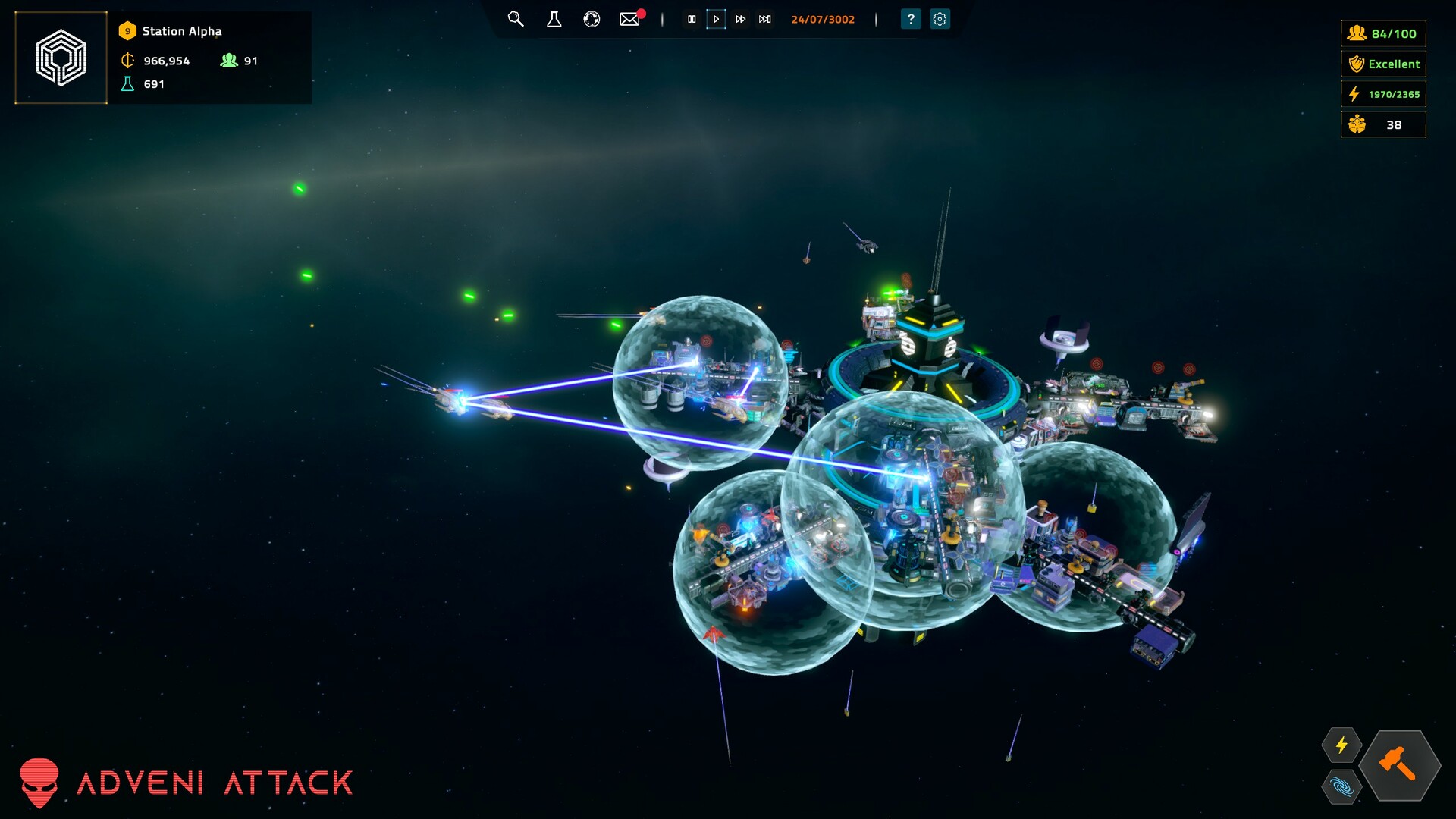This screenshot has height=819, width=1456.
Task: Click the energy bar showing 1970/2365
Action: point(1383,94)
